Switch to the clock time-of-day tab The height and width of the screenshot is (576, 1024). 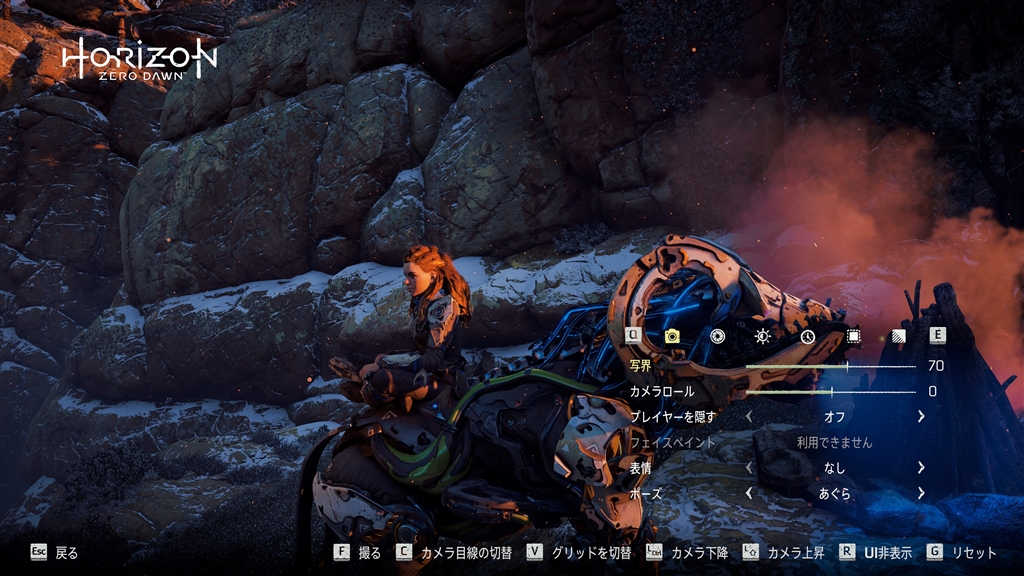point(807,336)
